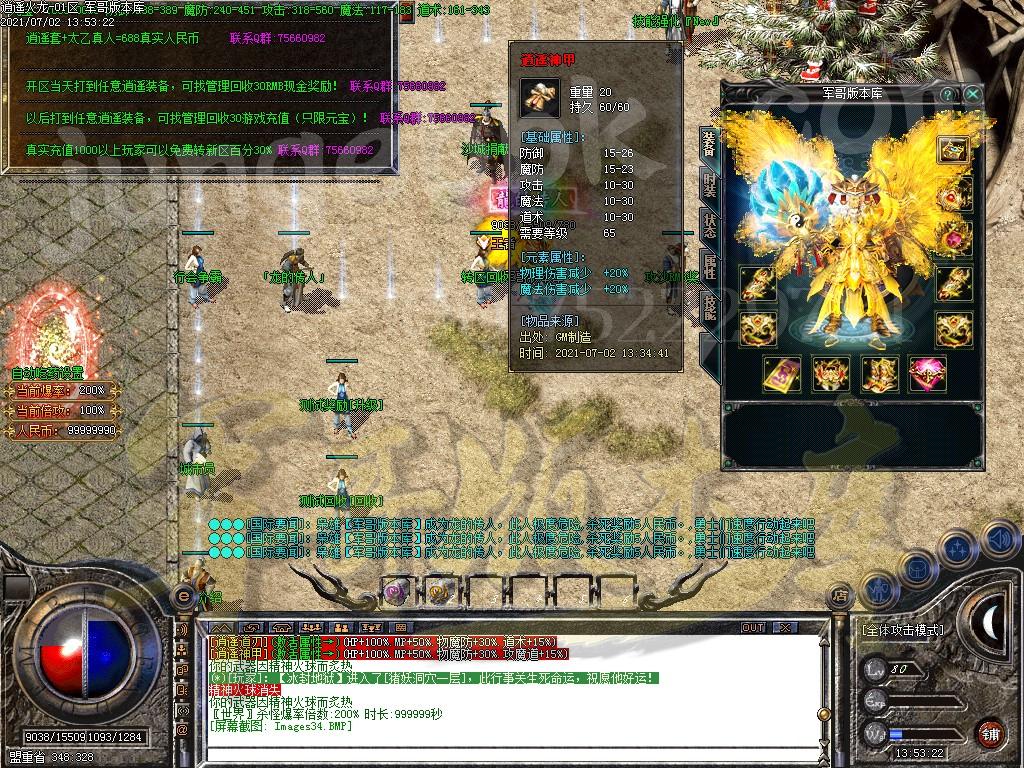Image resolution: width=1024 pixels, height=768 pixels.
Task: Open the sparkle skills round button
Action: coord(957,549)
